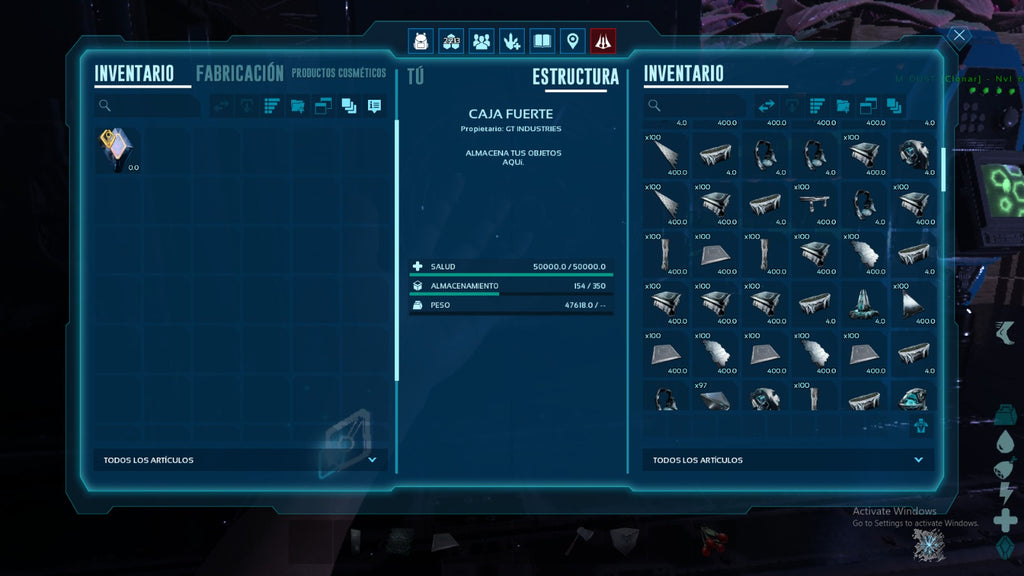Select the Tú tab
Image resolution: width=1024 pixels, height=576 pixels.
tap(416, 77)
